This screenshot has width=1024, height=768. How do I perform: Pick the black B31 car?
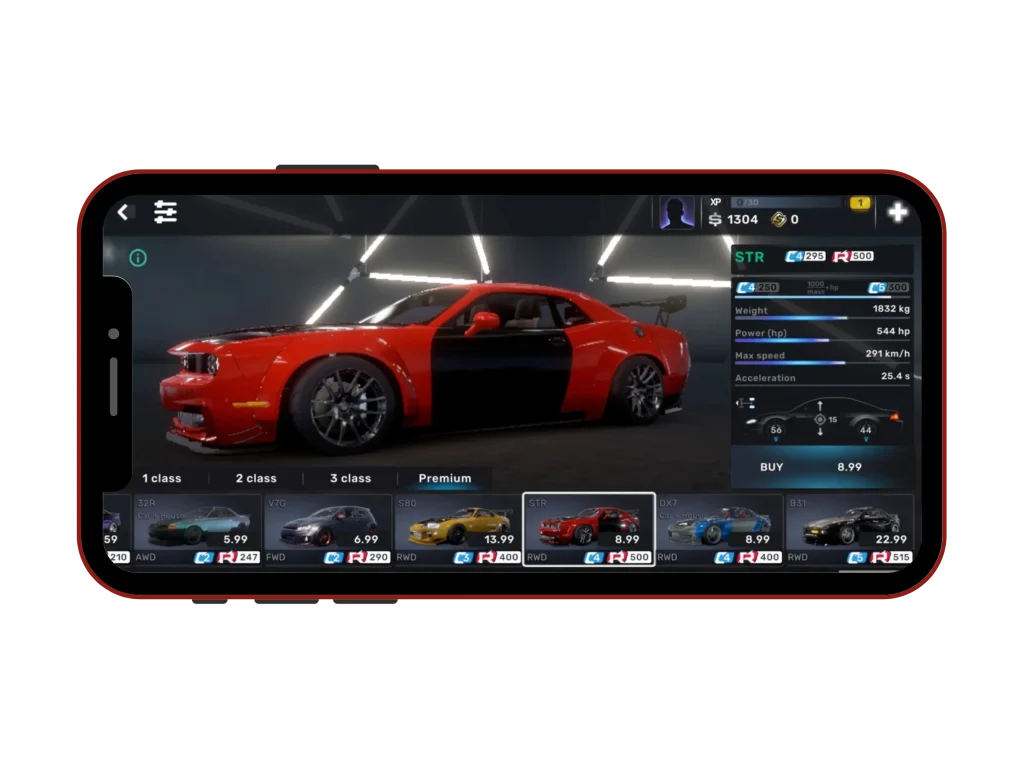pyautogui.click(x=849, y=529)
